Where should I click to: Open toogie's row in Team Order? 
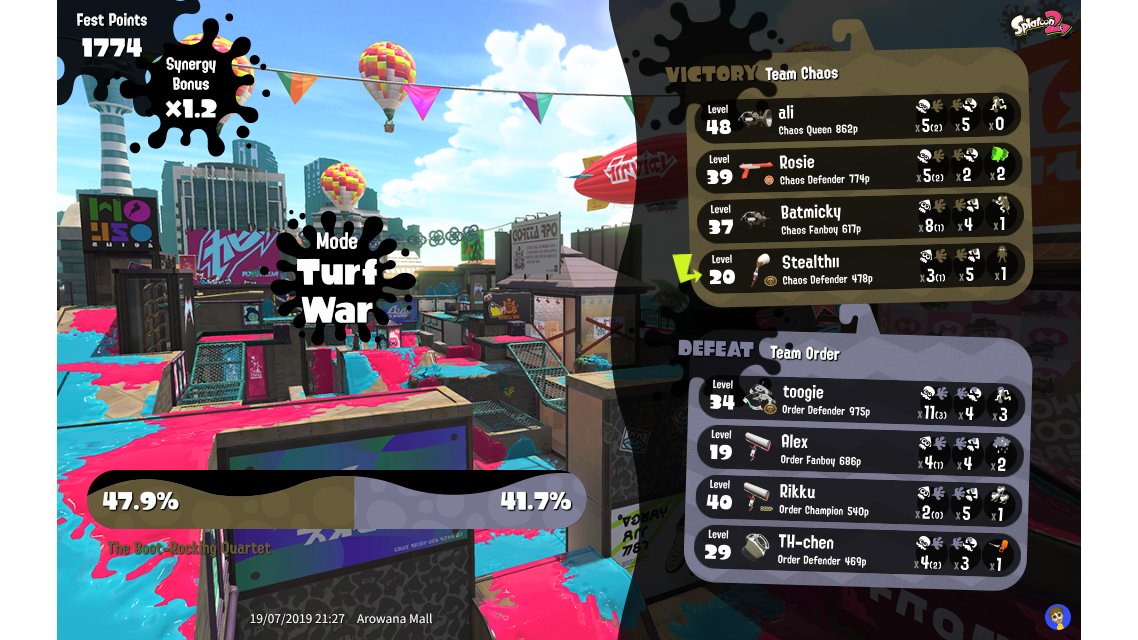pyautogui.click(x=858, y=399)
